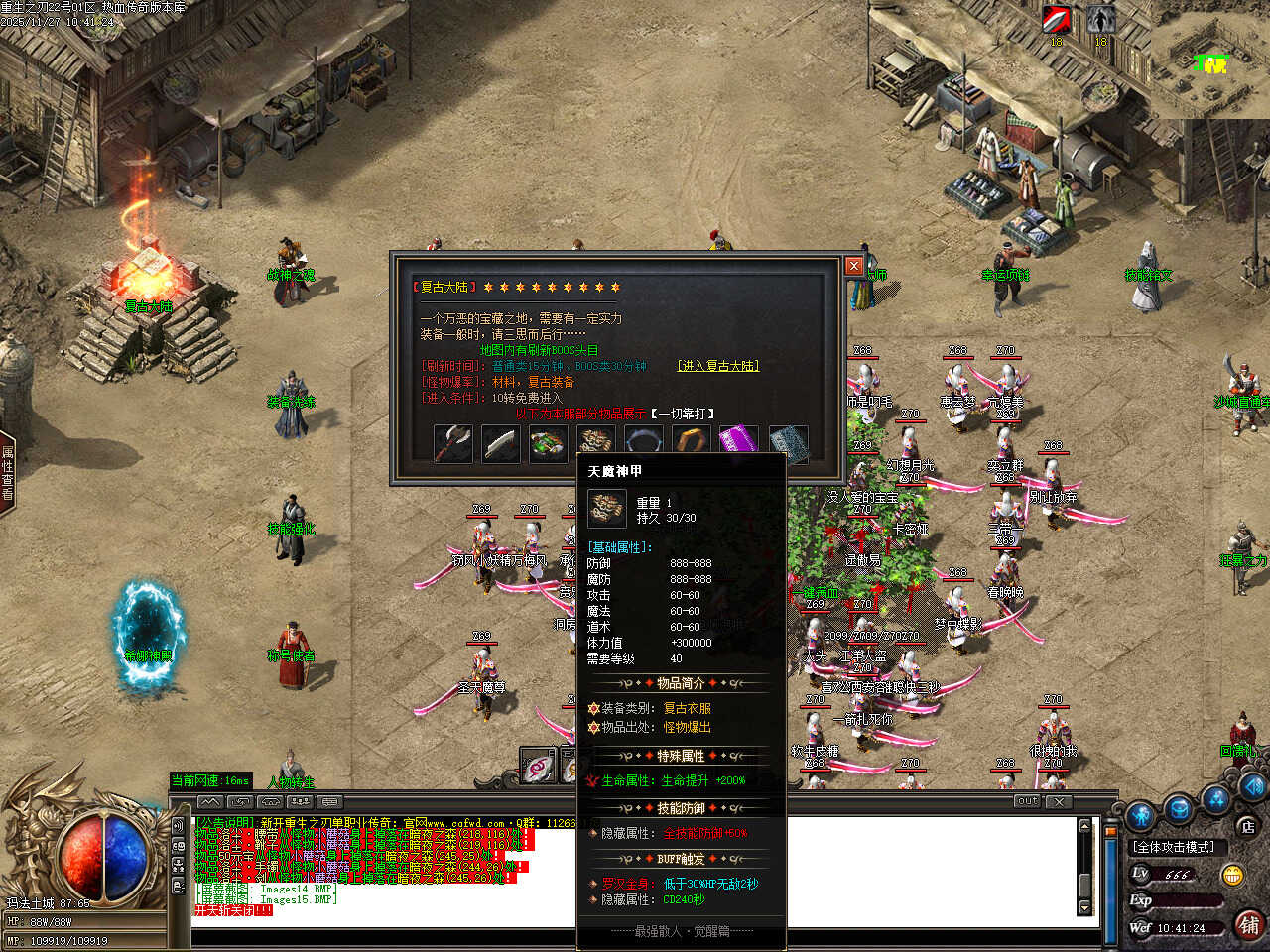
Task: Click the chat panel OUT button
Action: pos(1027,801)
